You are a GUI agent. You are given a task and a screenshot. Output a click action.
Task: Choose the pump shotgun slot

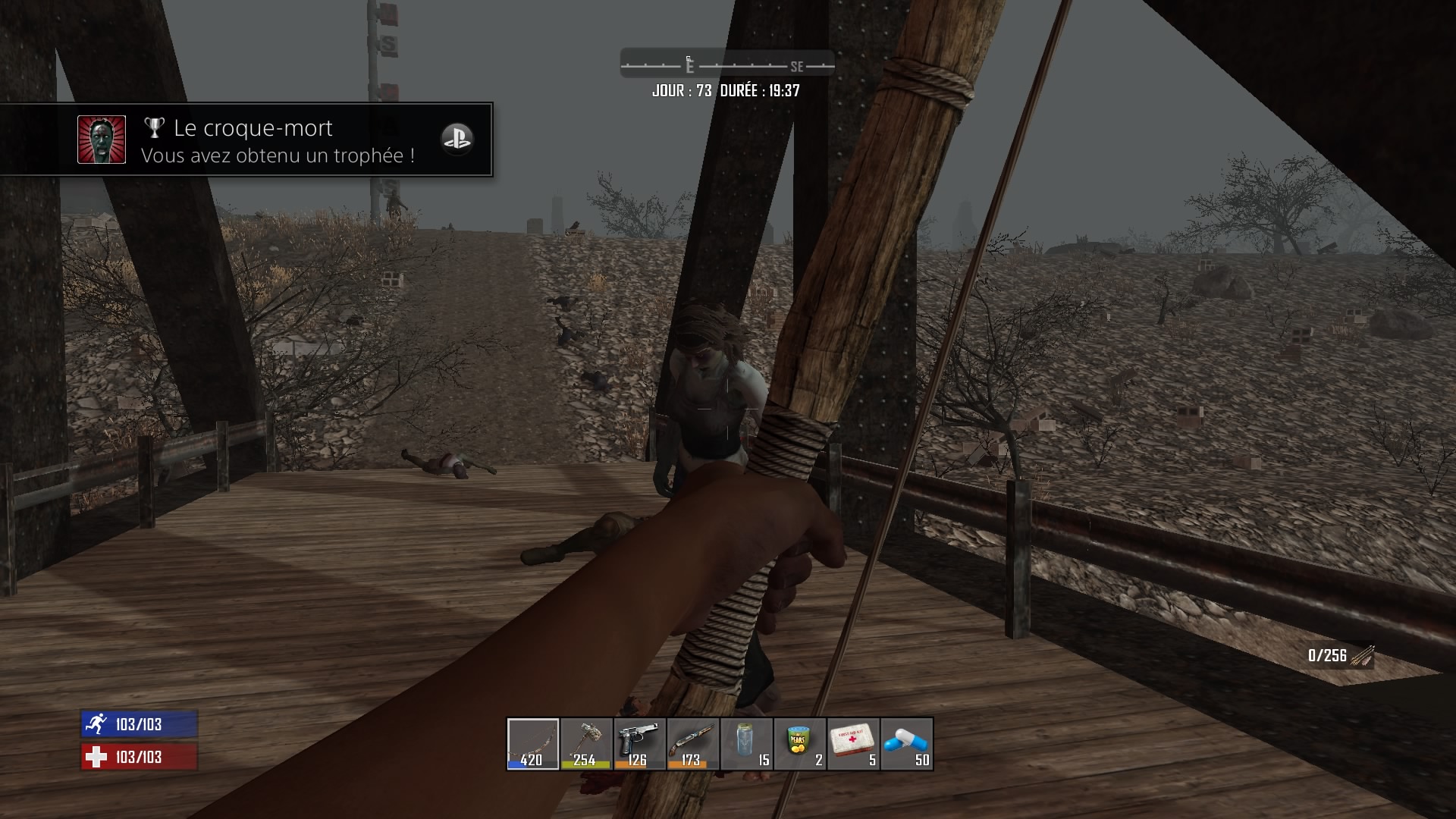692,744
